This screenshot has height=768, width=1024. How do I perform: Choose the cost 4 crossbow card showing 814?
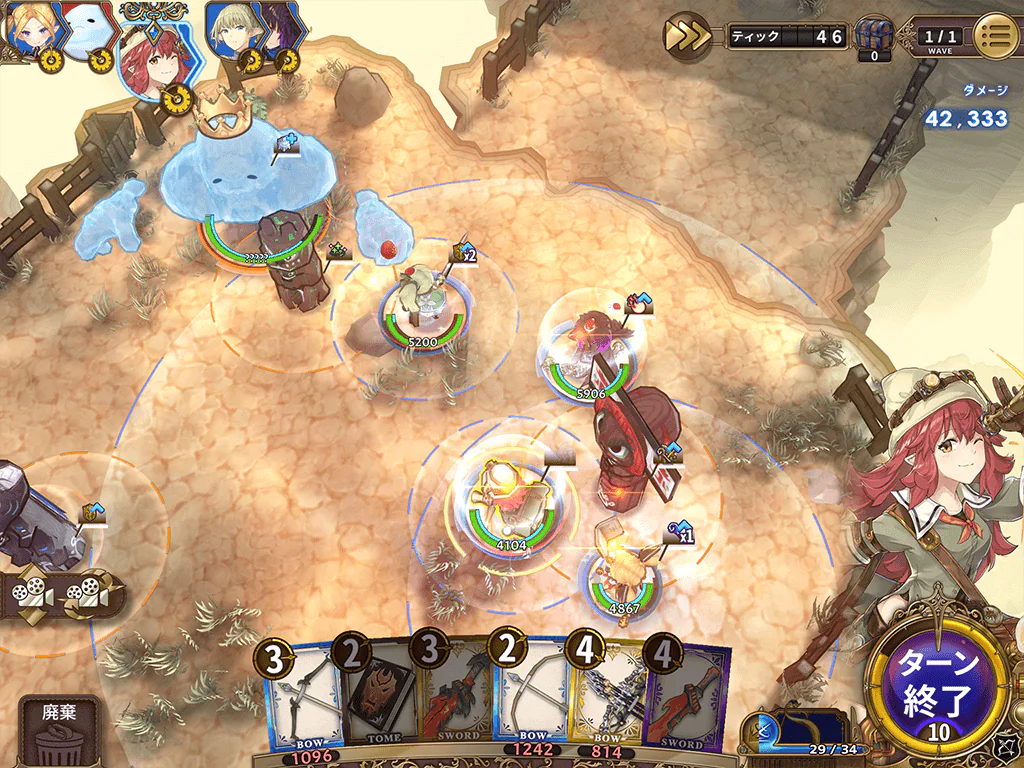[x=604, y=700]
